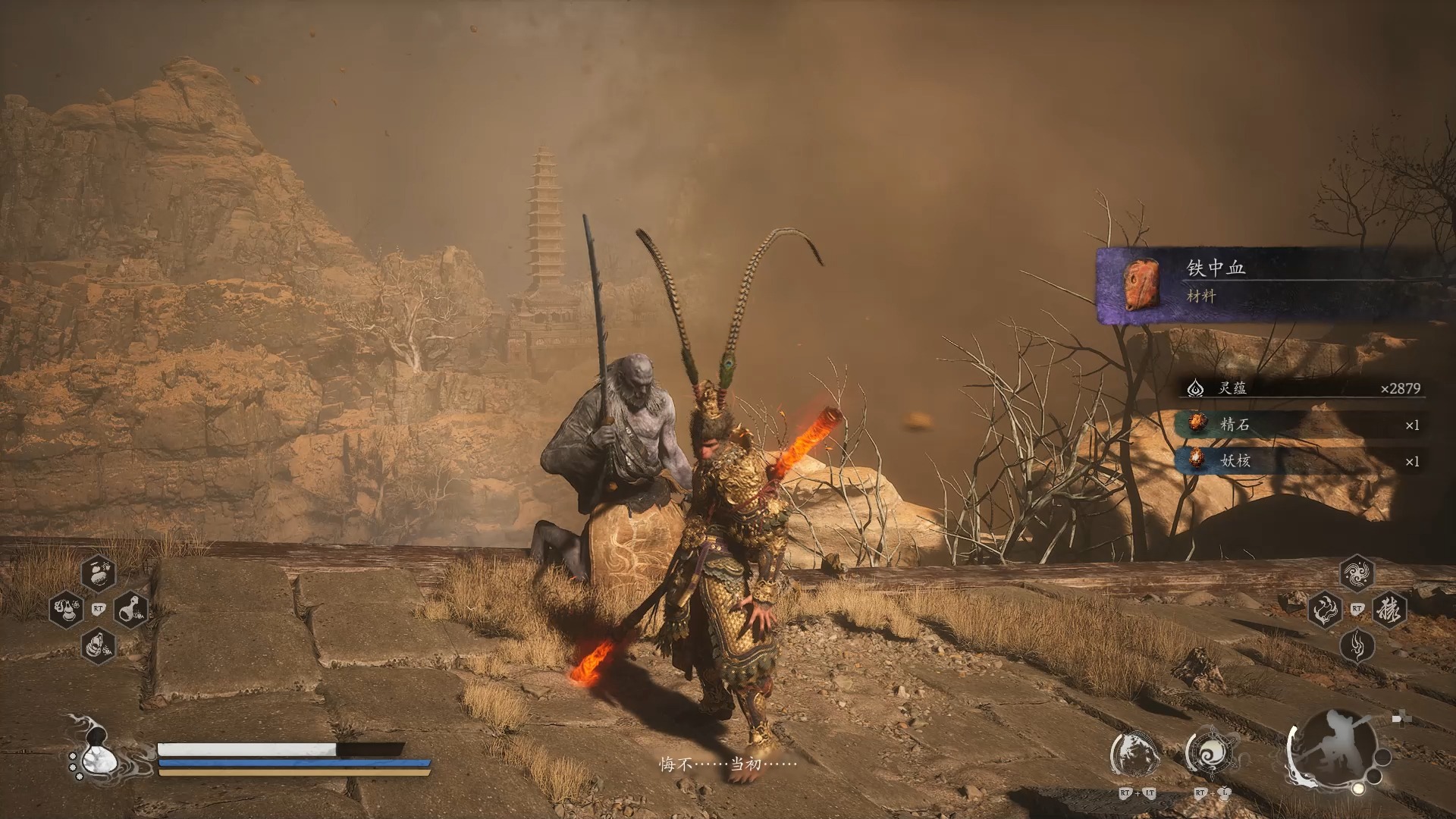Screen dimensions: 1456x819
Task: Activate the spirit skill beast icon
Action: click(1135, 755)
